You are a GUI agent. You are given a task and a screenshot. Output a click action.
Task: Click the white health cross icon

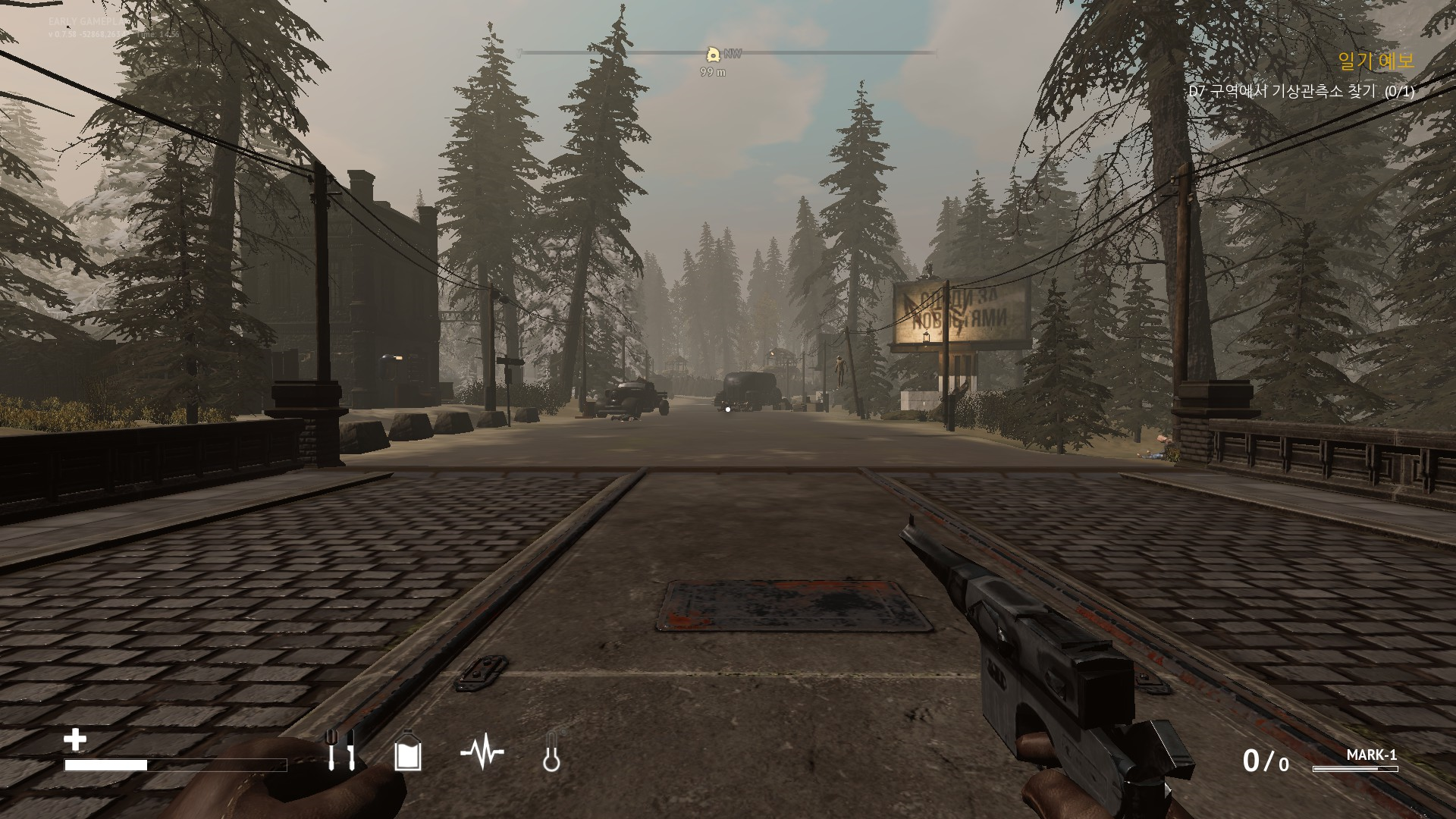point(75,739)
